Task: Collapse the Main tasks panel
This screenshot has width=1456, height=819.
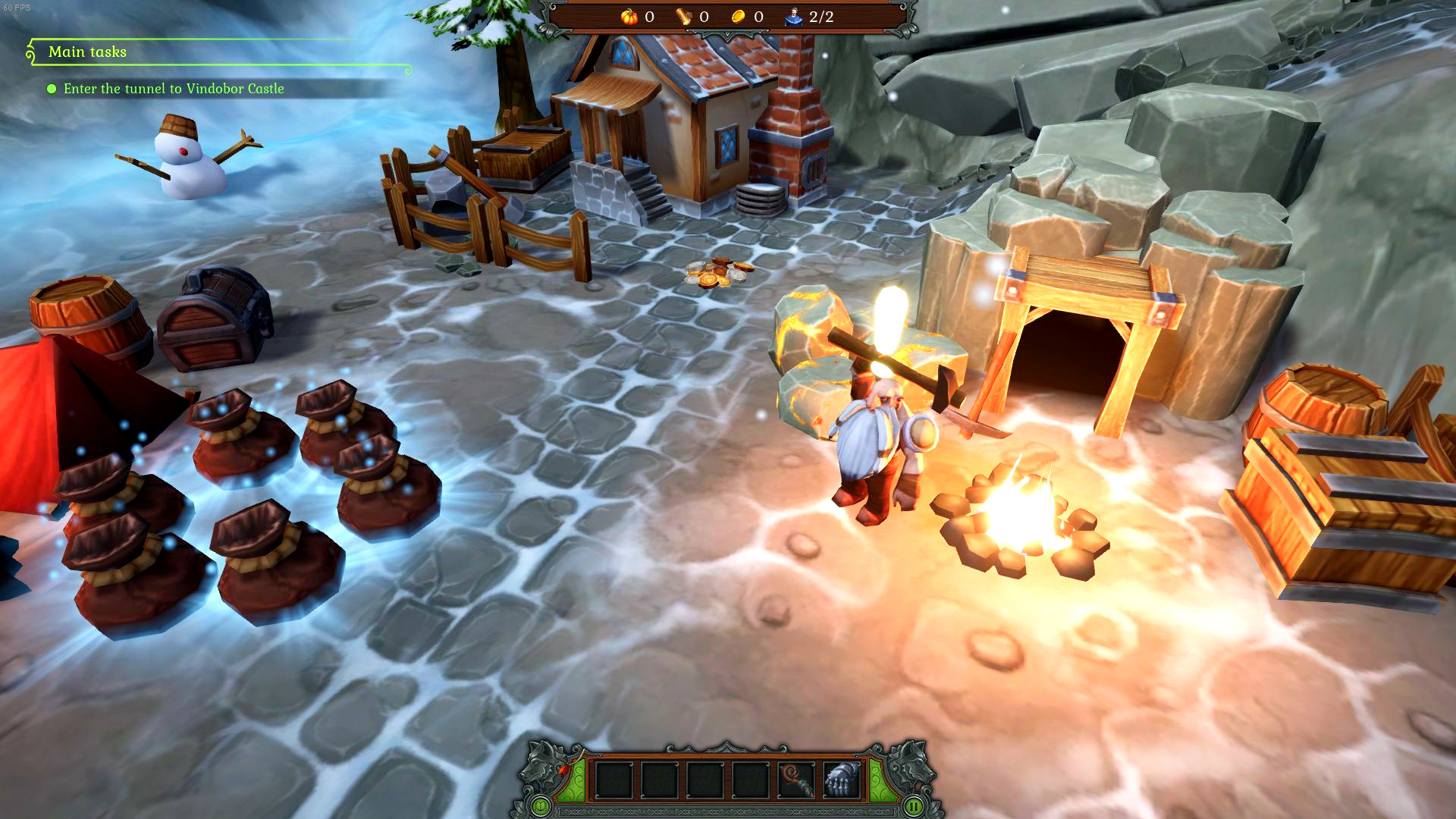Action: coord(31,52)
